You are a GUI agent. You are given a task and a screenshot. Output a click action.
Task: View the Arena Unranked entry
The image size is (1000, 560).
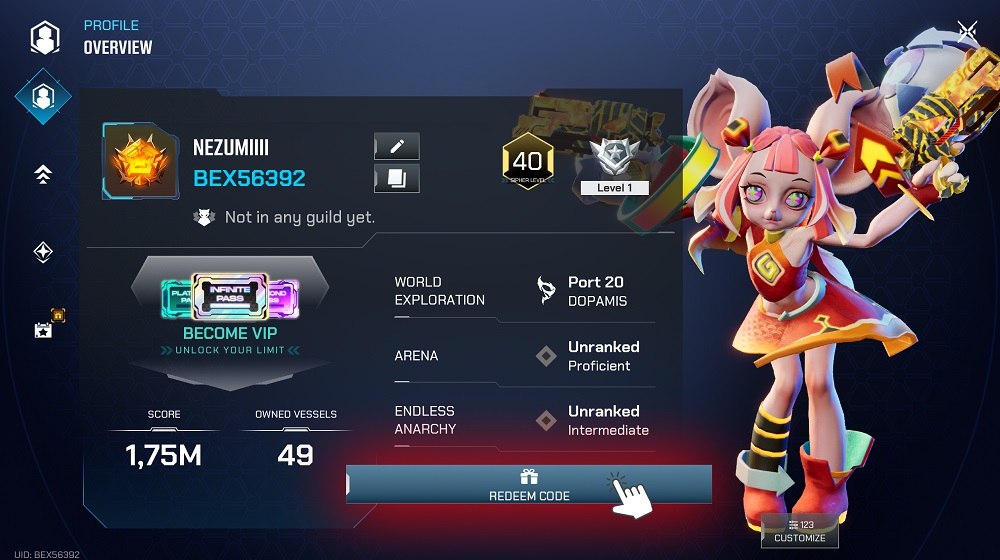(525, 356)
